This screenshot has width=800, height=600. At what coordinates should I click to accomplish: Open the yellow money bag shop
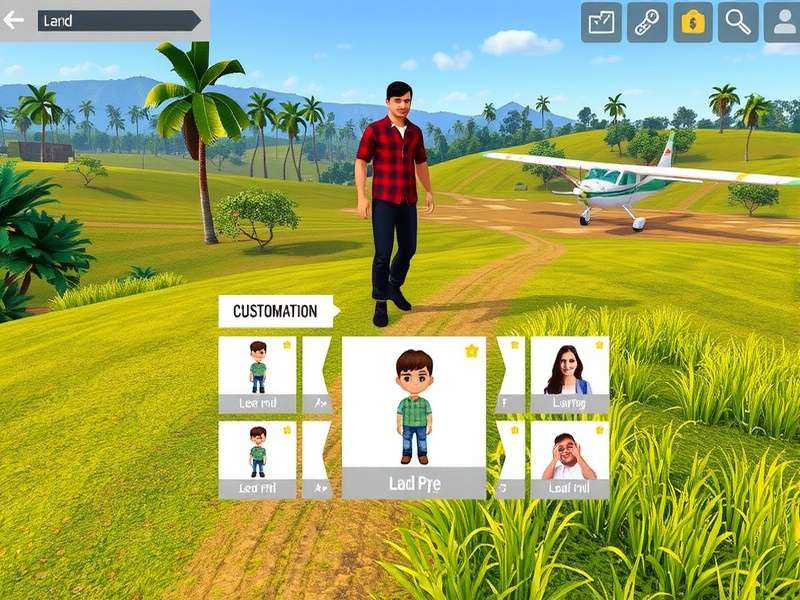coord(693,22)
